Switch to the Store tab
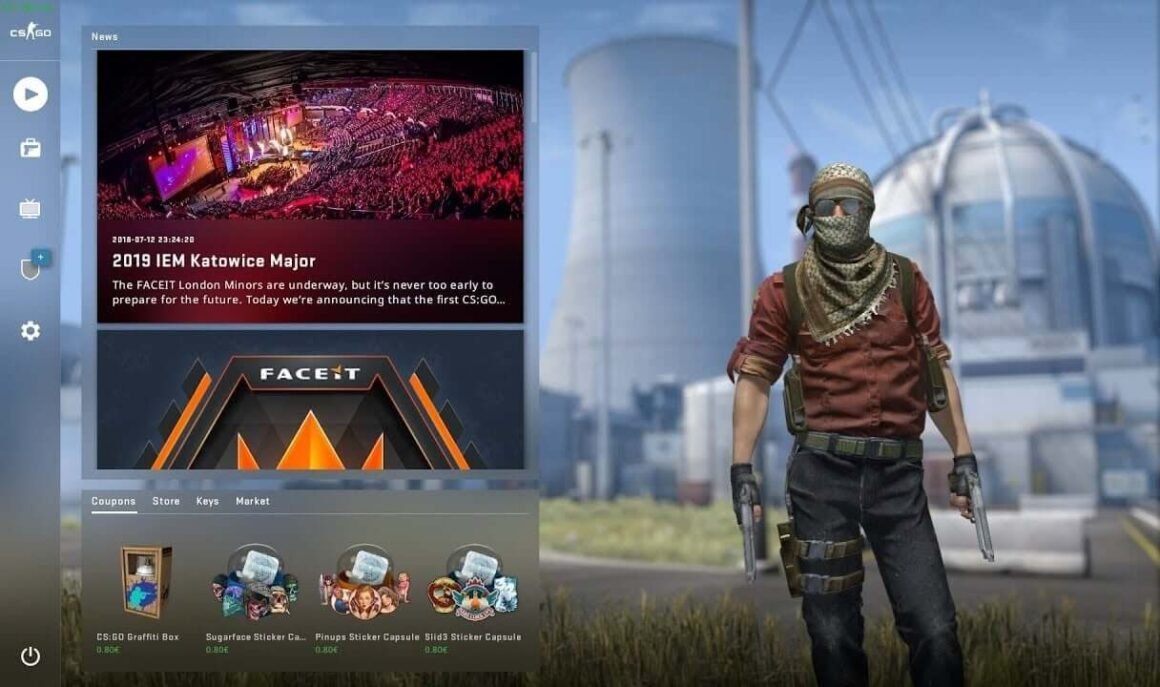 click(x=166, y=501)
